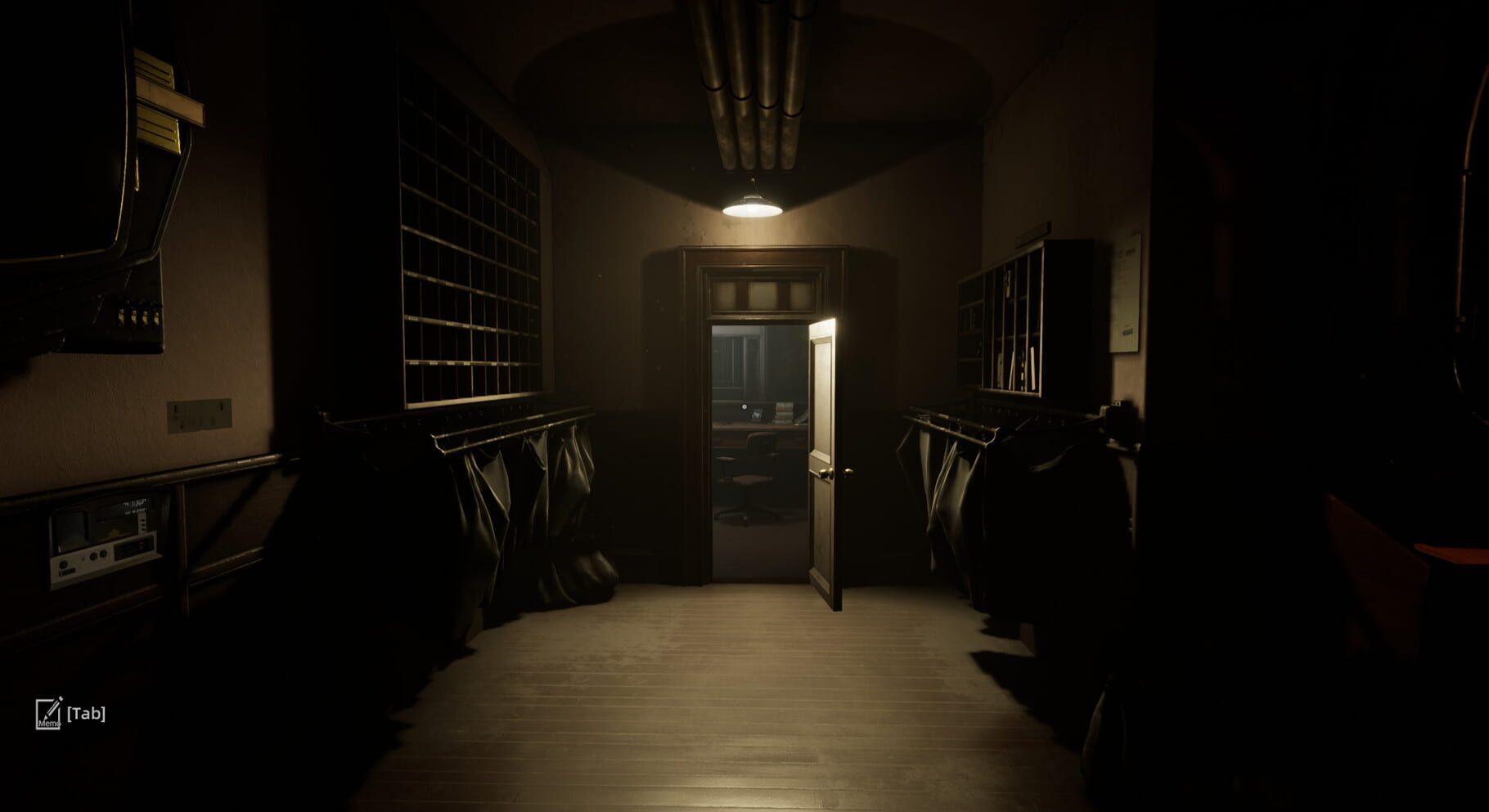Image resolution: width=1489 pixels, height=812 pixels.
Task: Click the cassette slot on the recorder
Action: (x=131, y=548)
